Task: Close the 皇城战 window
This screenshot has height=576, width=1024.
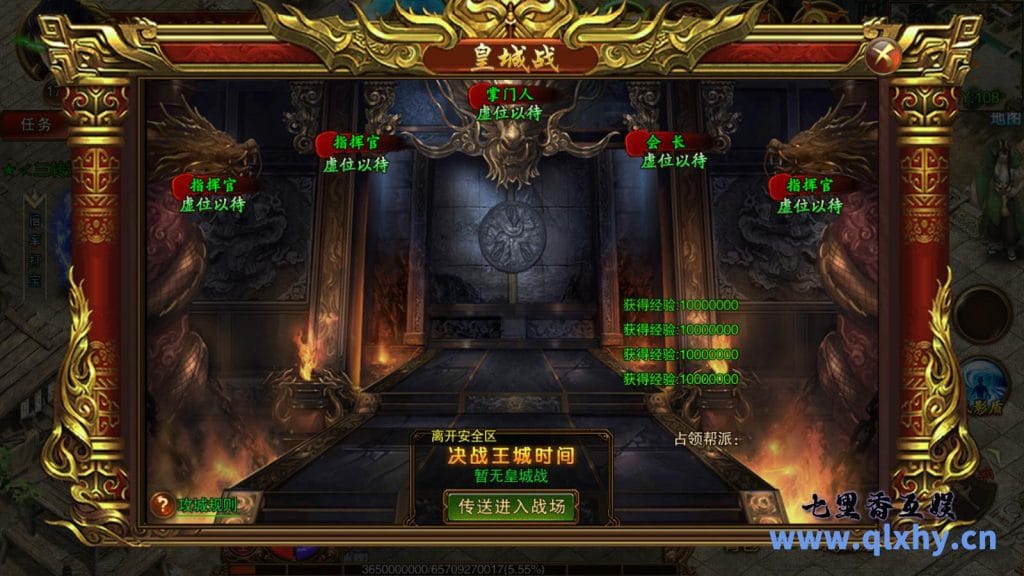Action: [x=881, y=55]
